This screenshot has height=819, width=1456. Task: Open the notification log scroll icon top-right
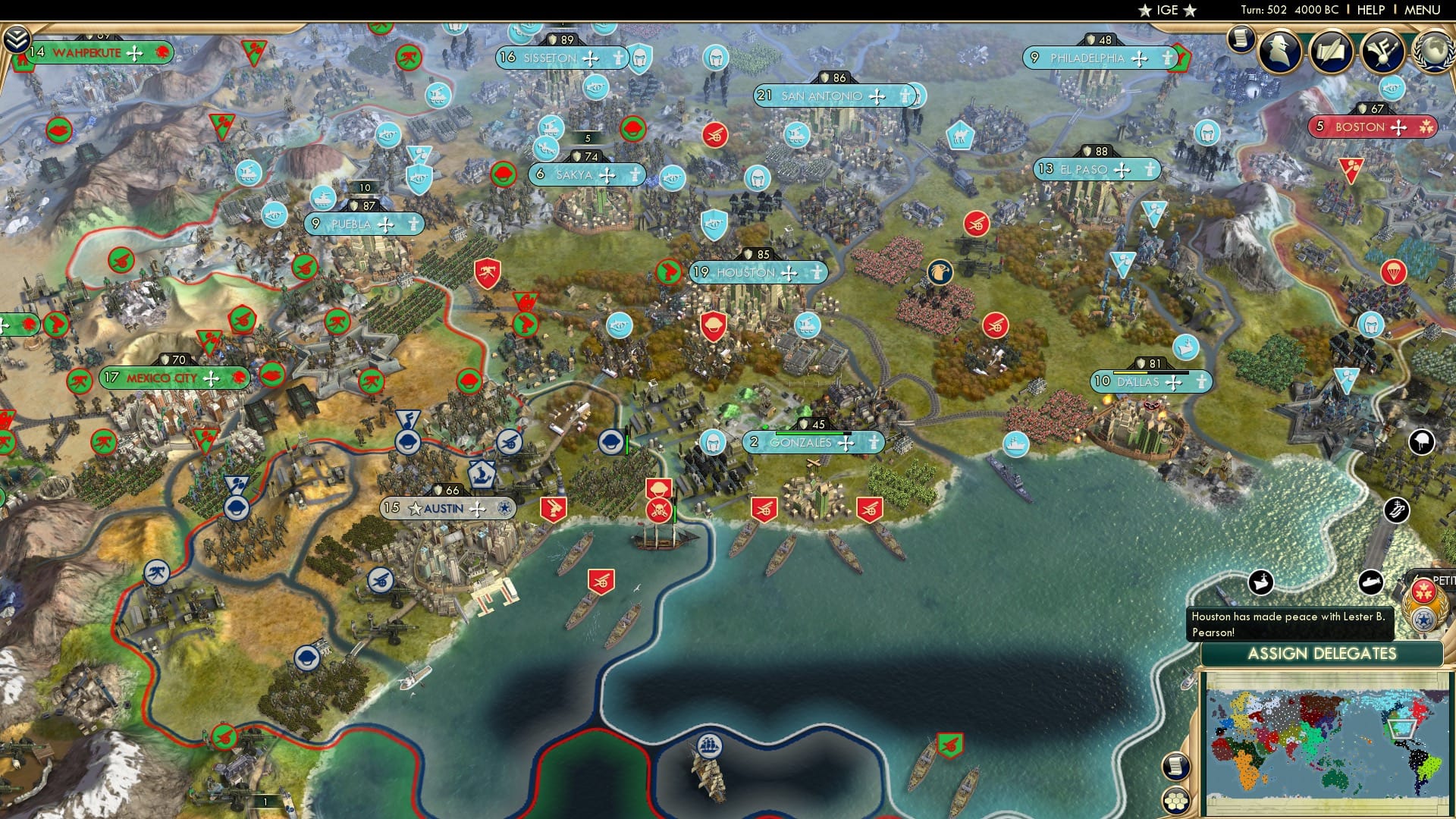1240,39
